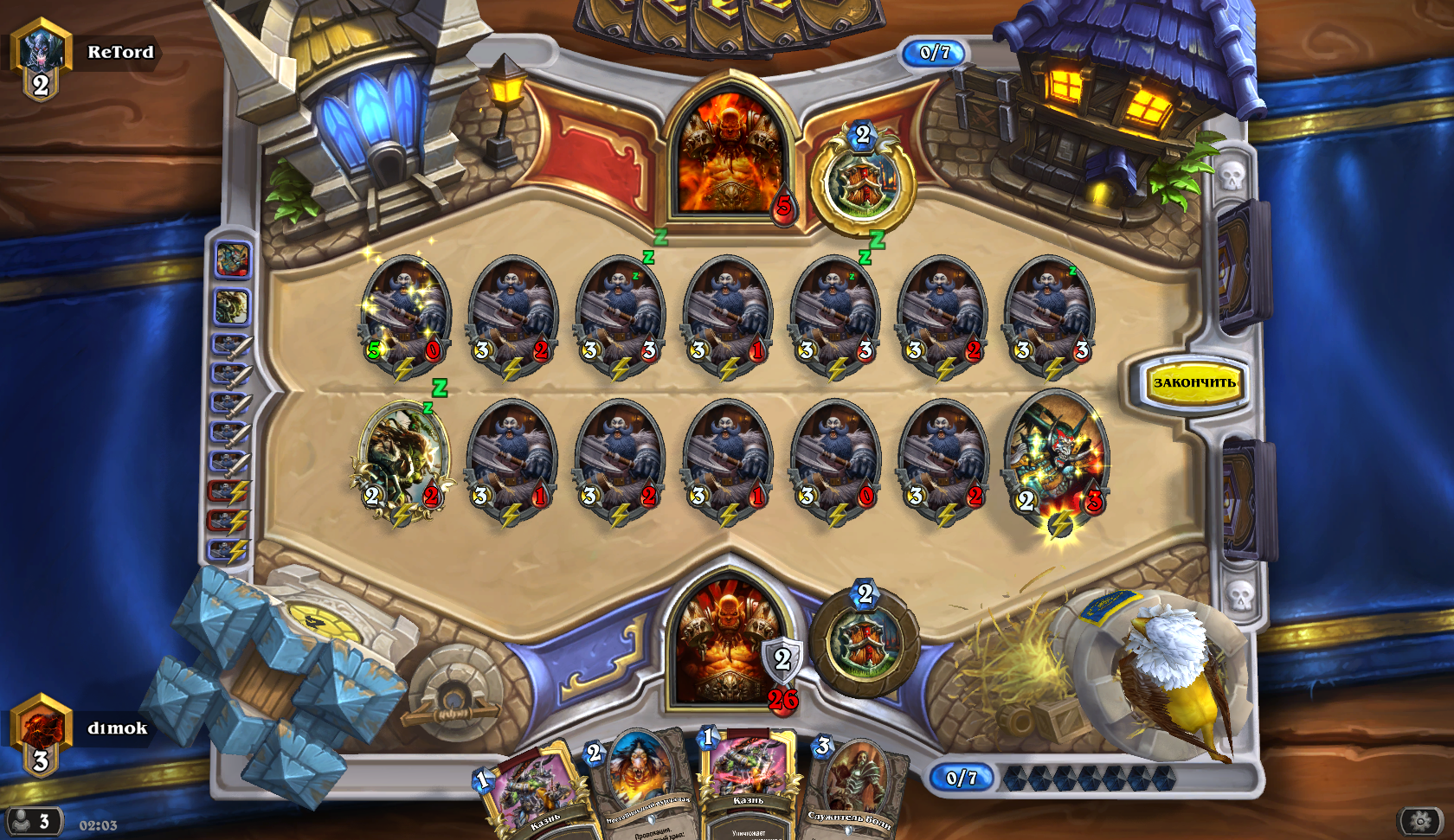
Task: Show the spectator list with 3 viewers
Action: tap(33, 820)
